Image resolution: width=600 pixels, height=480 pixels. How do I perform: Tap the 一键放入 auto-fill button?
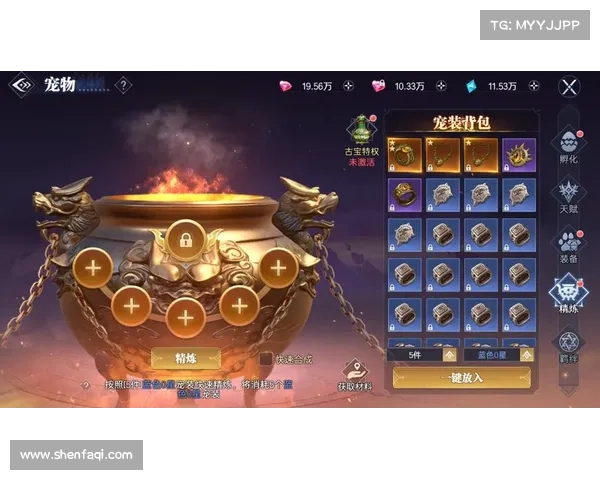(x=461, y=377)
